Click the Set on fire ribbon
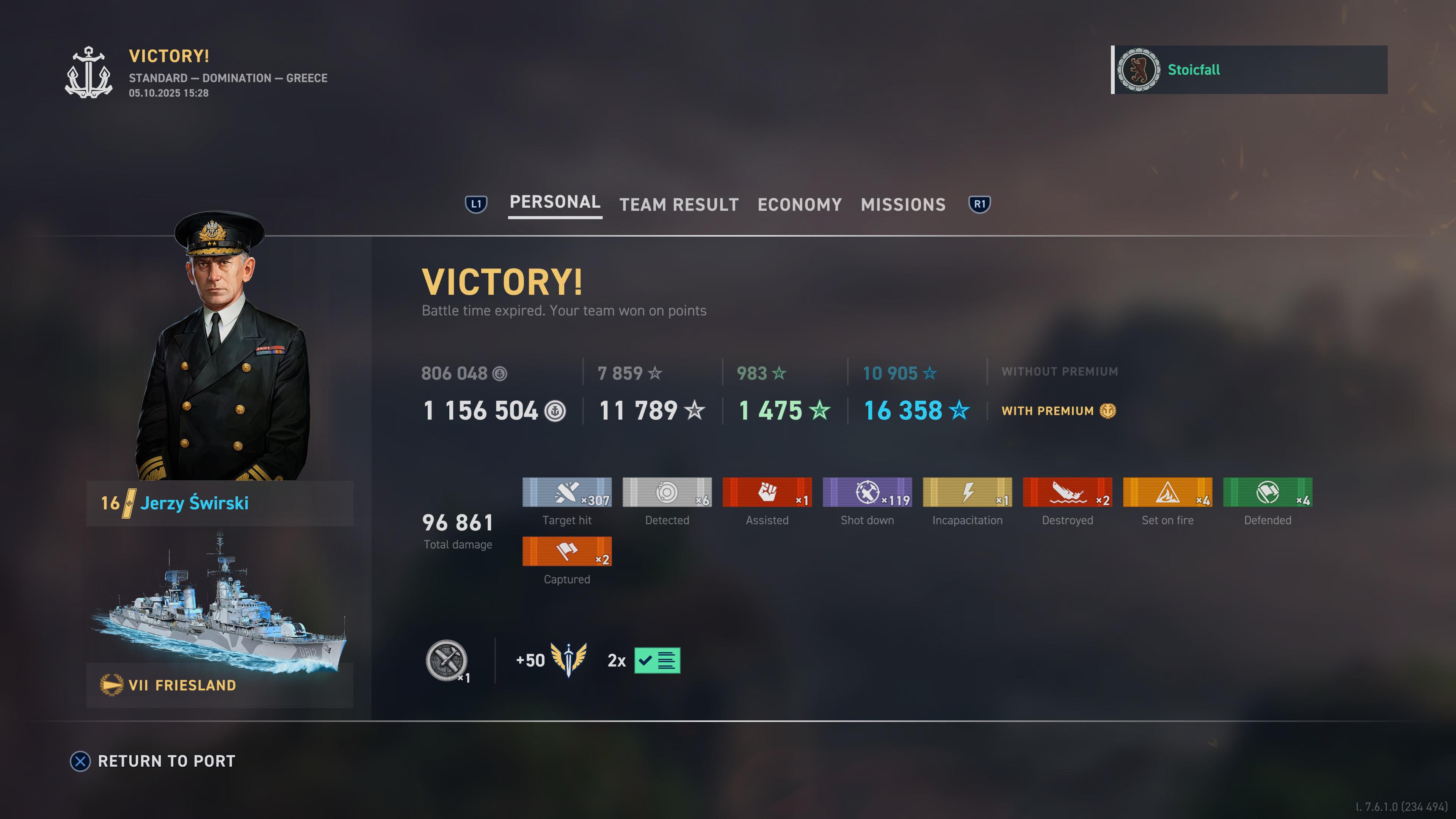Image resolution: width=1456 pixels, height=819 pixels. (1167, 492)
